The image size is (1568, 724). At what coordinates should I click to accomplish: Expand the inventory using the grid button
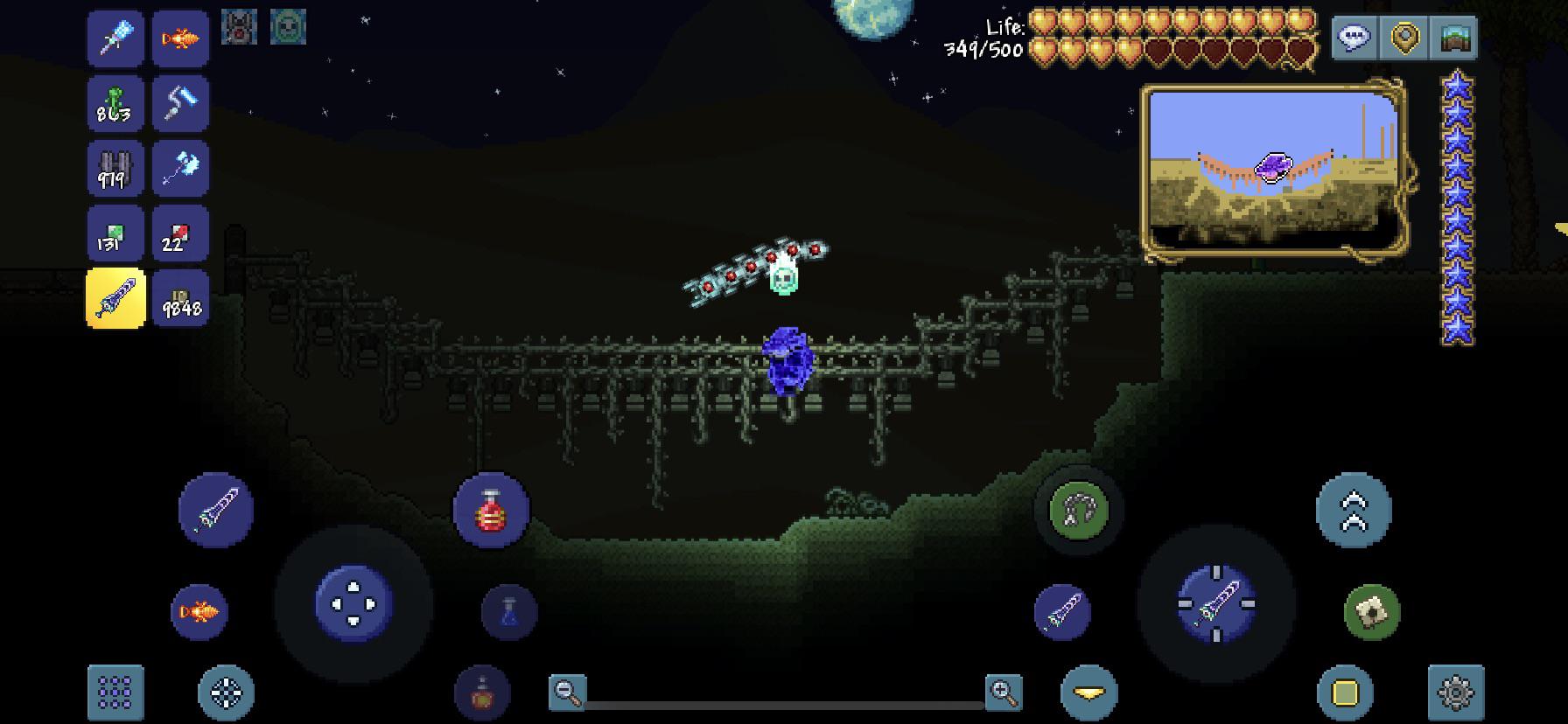point(115,691)
